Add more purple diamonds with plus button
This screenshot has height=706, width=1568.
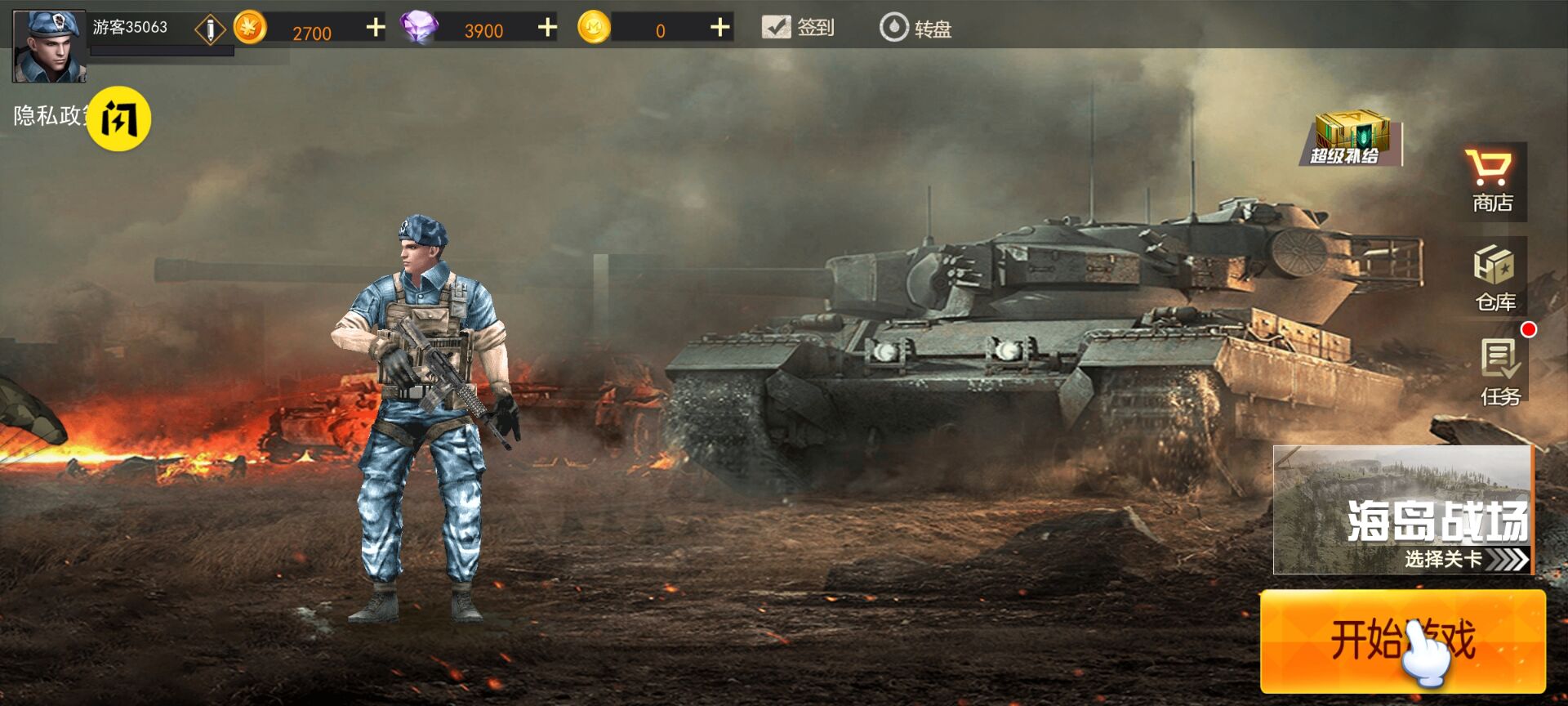(x=547, y=29)
